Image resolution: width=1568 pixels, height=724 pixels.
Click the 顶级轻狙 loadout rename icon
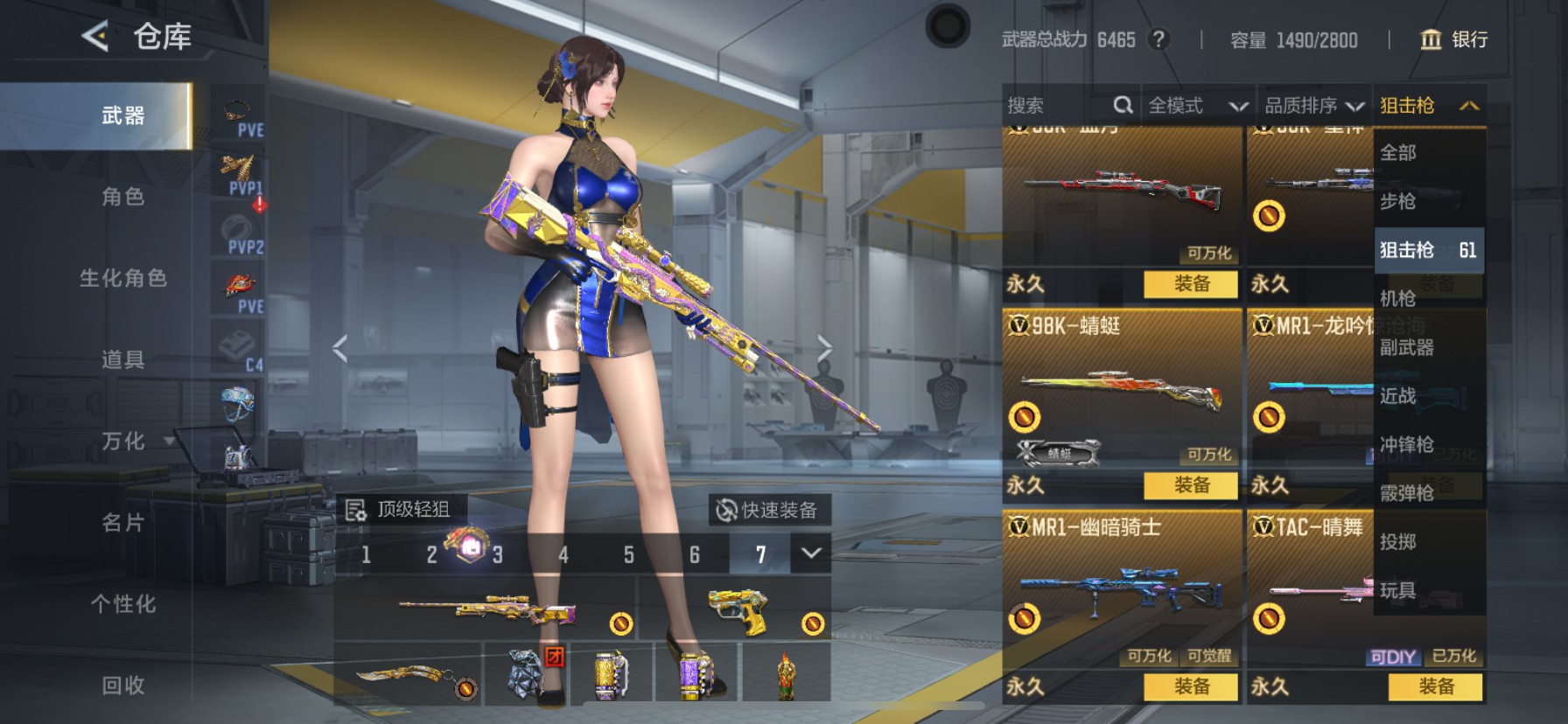point(355,509)
